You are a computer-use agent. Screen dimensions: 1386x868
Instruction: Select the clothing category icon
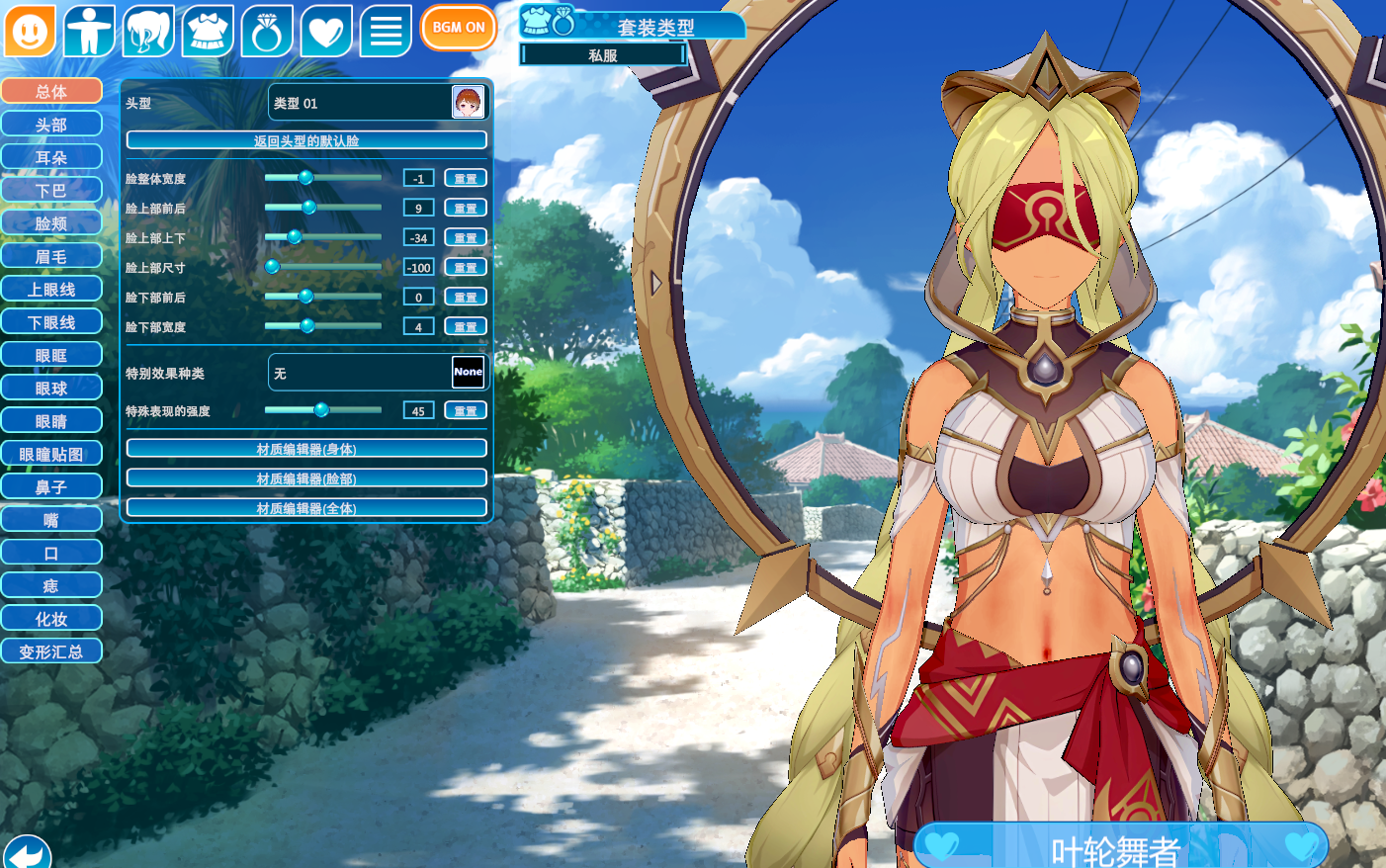[208, 31]
